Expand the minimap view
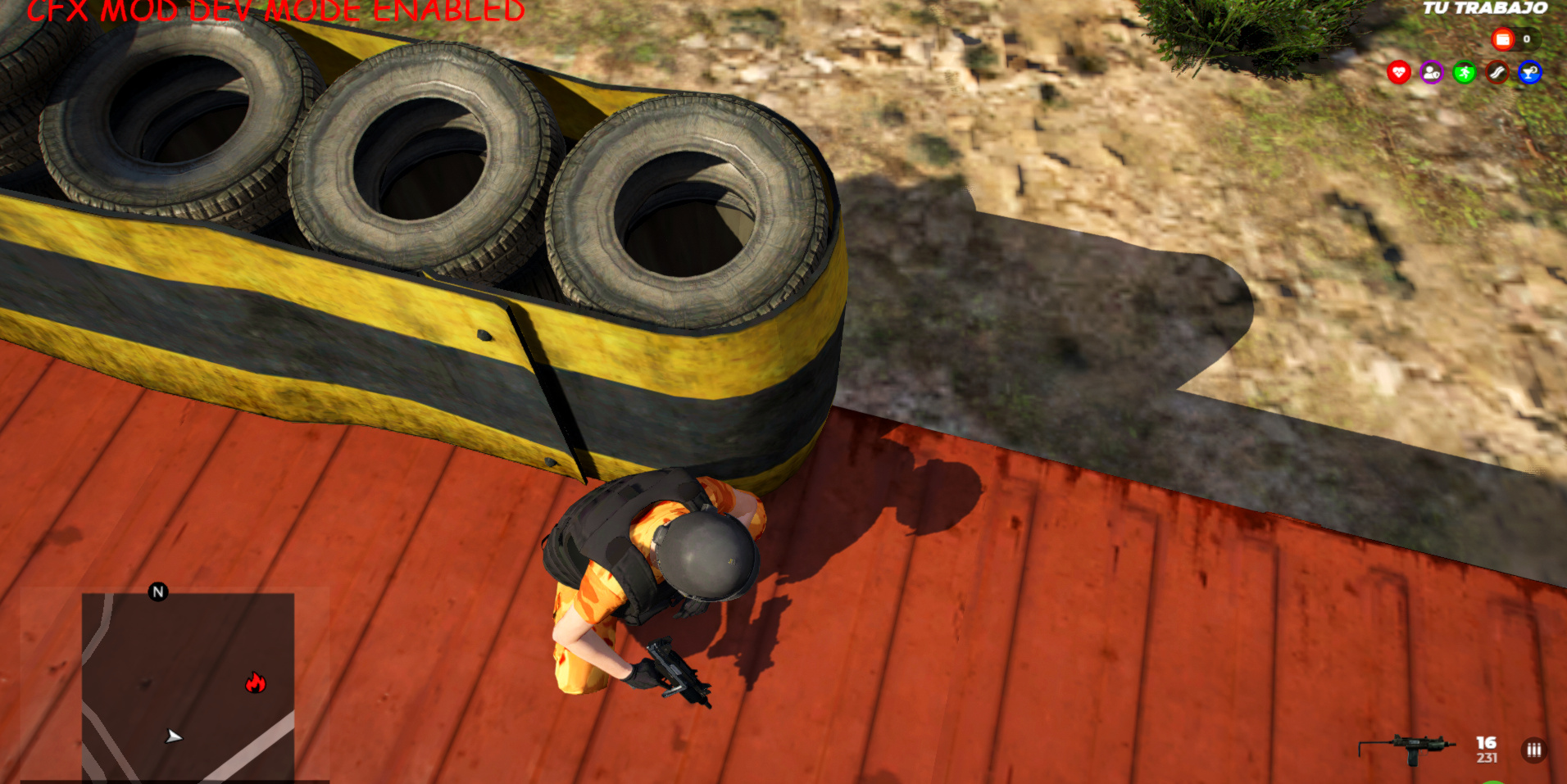 click(188, 688)
